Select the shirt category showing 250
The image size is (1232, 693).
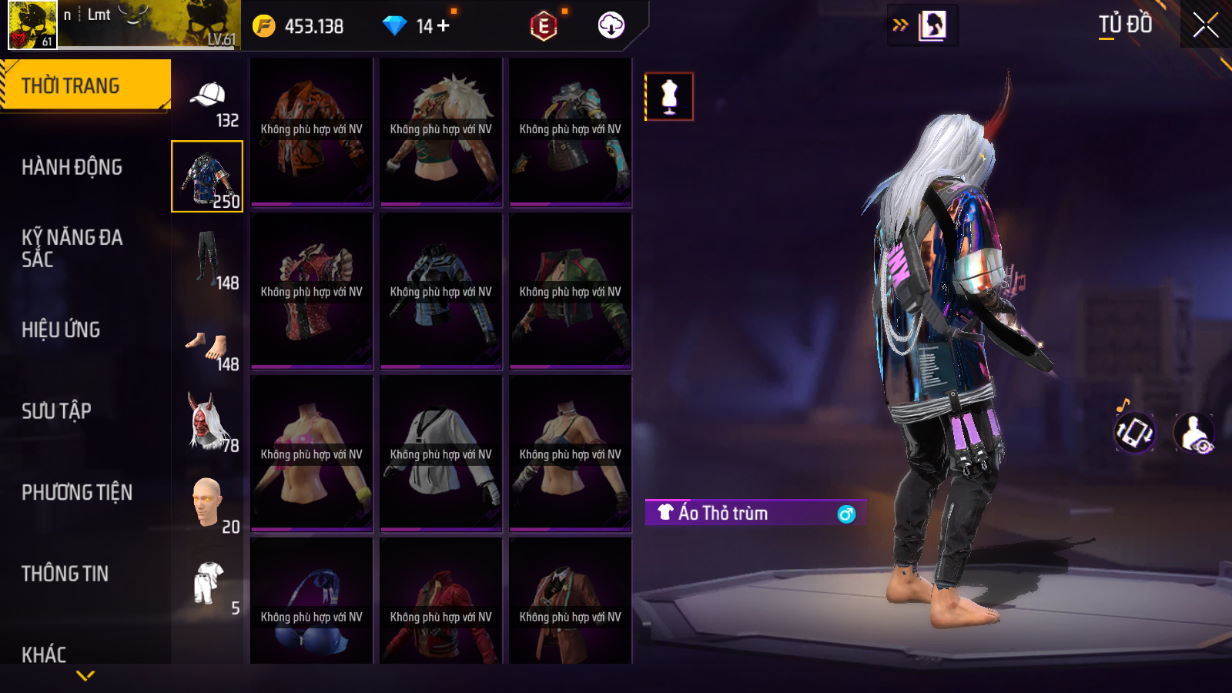(207, 177)
